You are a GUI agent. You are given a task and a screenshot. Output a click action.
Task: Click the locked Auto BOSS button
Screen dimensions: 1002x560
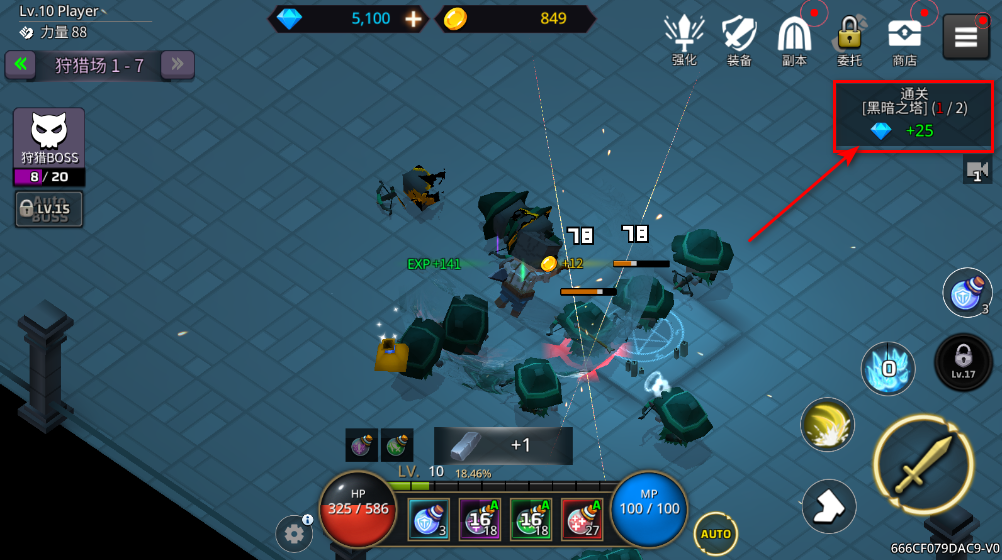(x=49, y=209)
